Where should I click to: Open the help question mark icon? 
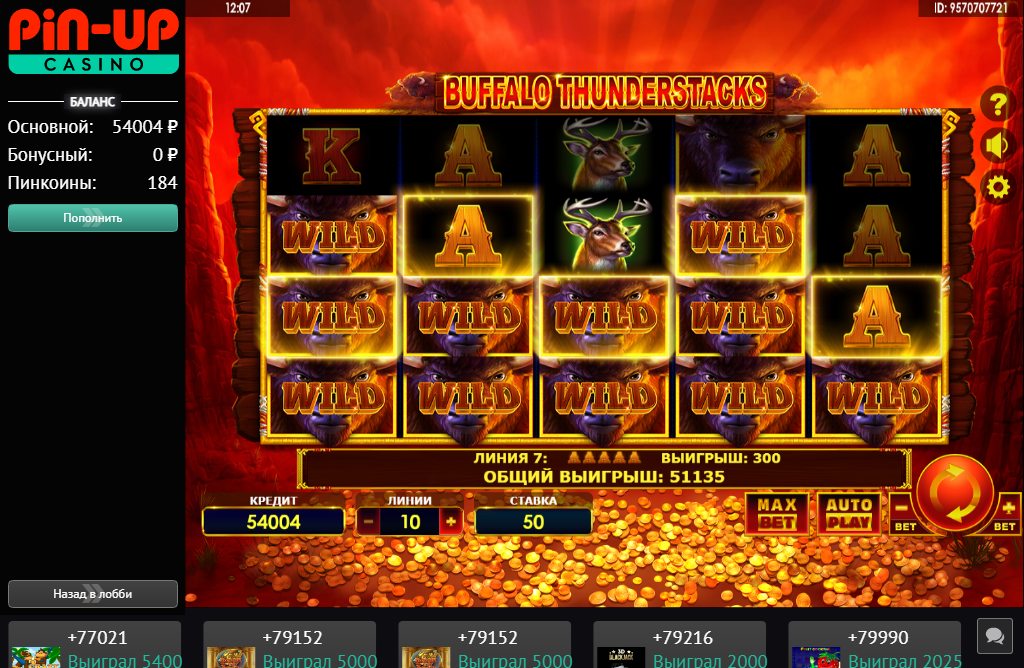pos(996,102)
